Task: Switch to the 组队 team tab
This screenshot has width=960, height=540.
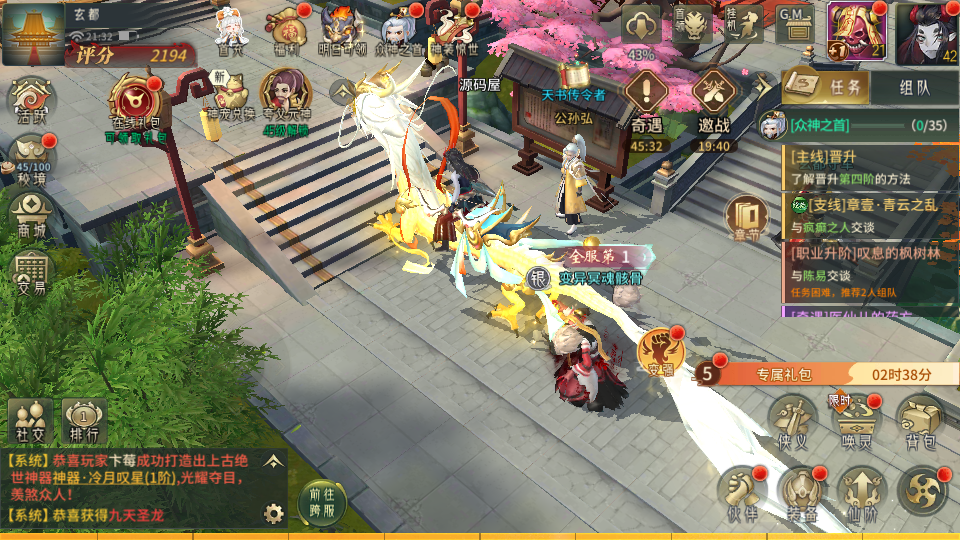Action: pyautogui.click(x=914, y=87)
